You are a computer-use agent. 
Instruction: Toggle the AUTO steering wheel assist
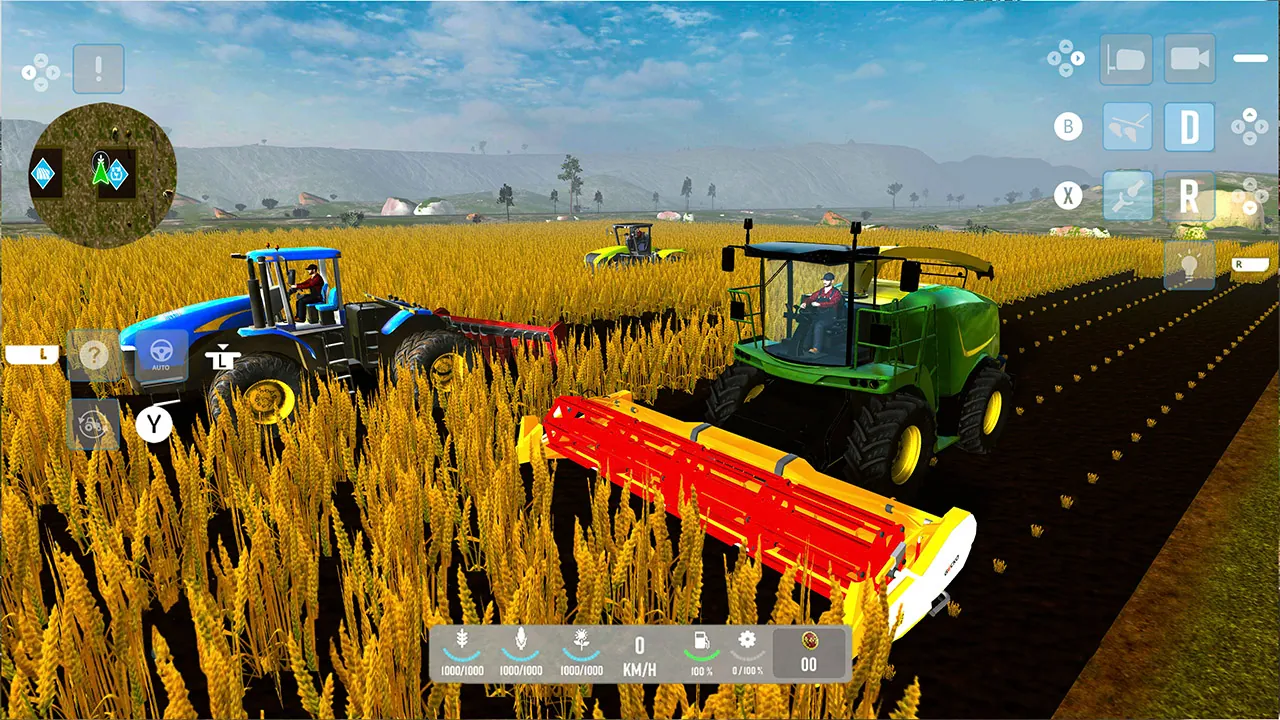pyautogui.click(x=160, y=356)
